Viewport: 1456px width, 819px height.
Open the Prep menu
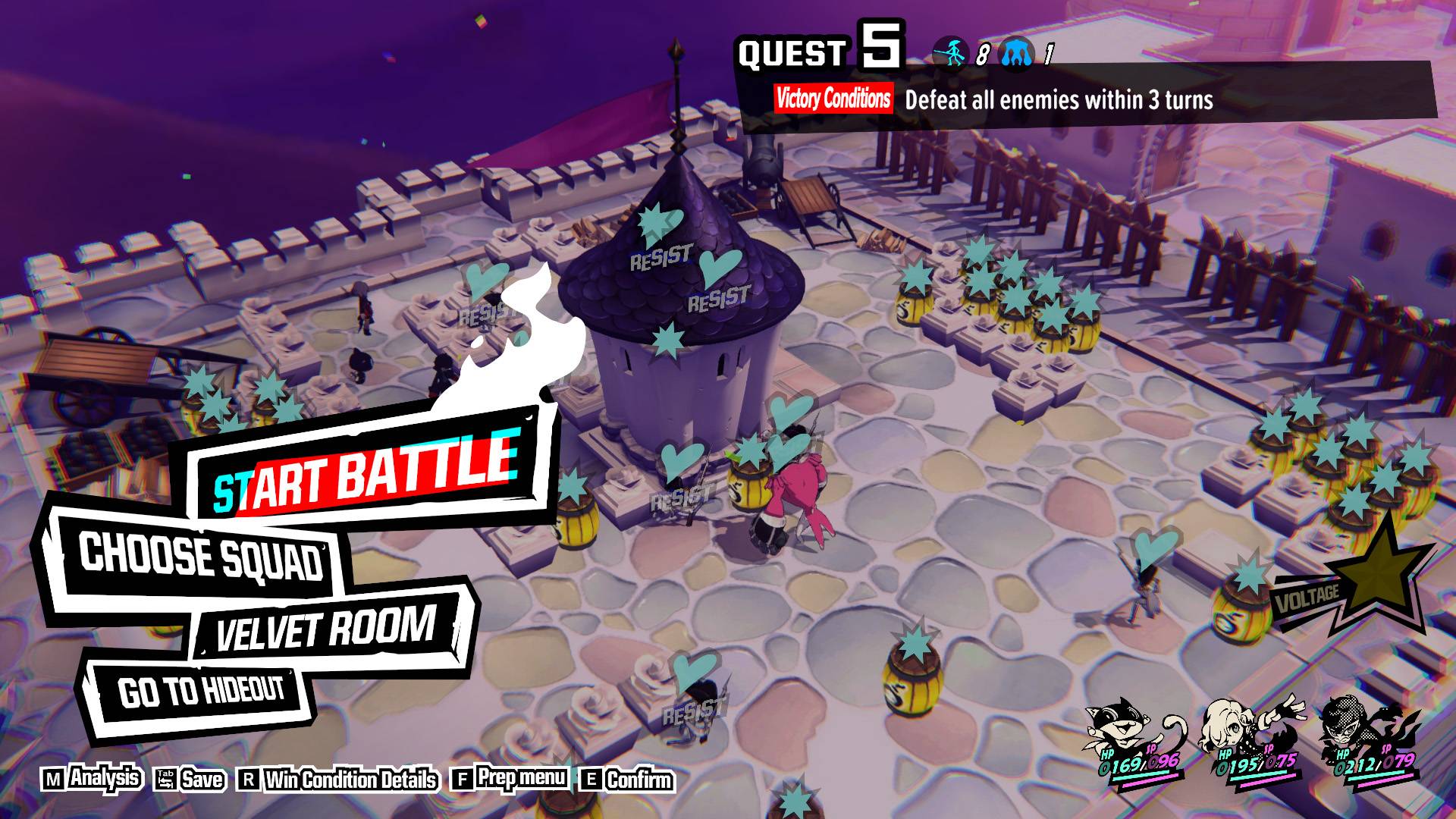(x=510, y=779)
